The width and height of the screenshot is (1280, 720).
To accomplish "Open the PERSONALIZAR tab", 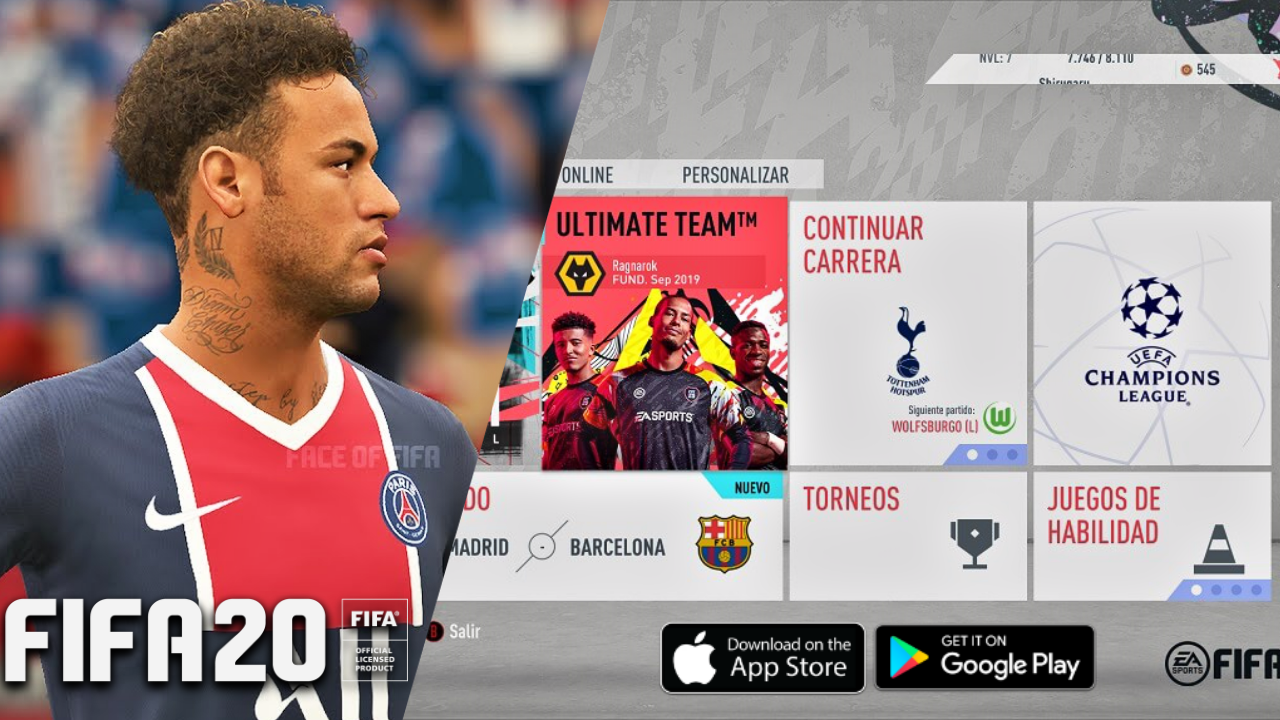I will point(734,174).
